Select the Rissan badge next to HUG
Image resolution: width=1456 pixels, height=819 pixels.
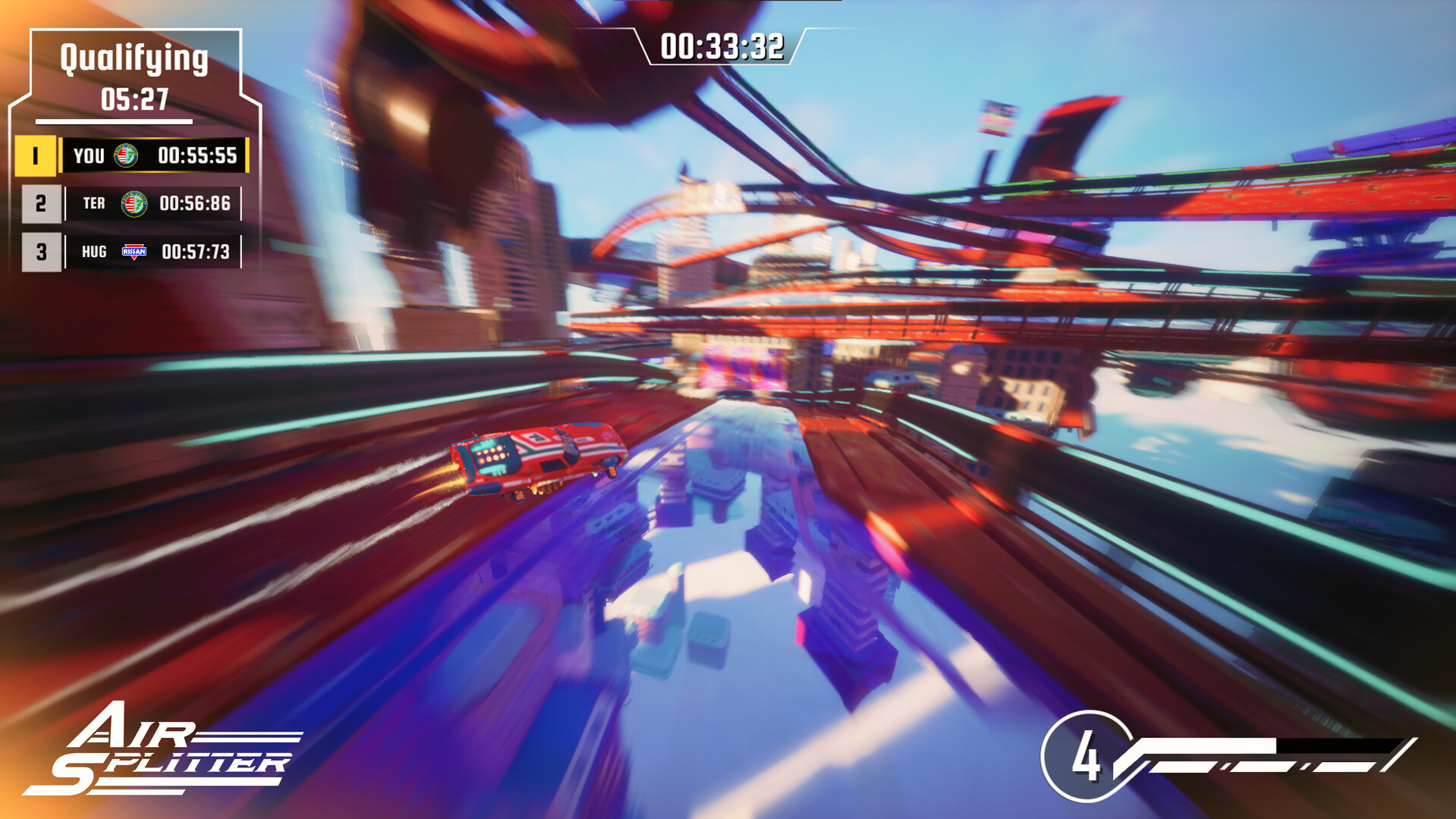tap(135, 252)
